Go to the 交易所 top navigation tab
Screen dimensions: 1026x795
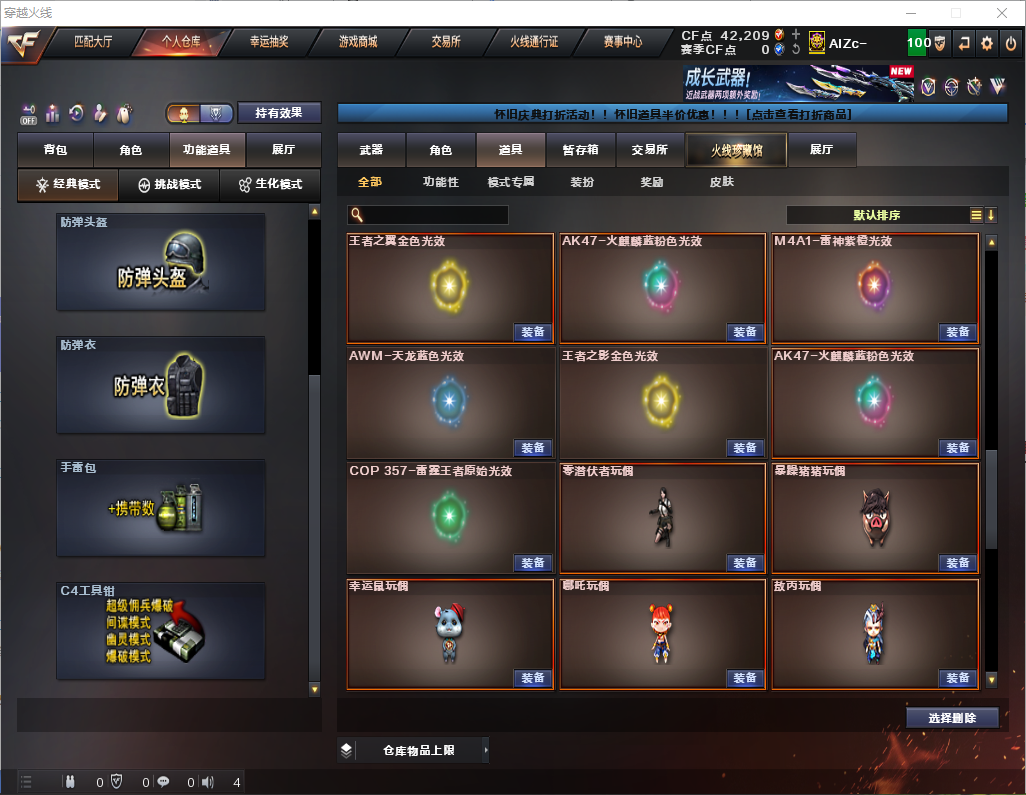pos(446,42)
